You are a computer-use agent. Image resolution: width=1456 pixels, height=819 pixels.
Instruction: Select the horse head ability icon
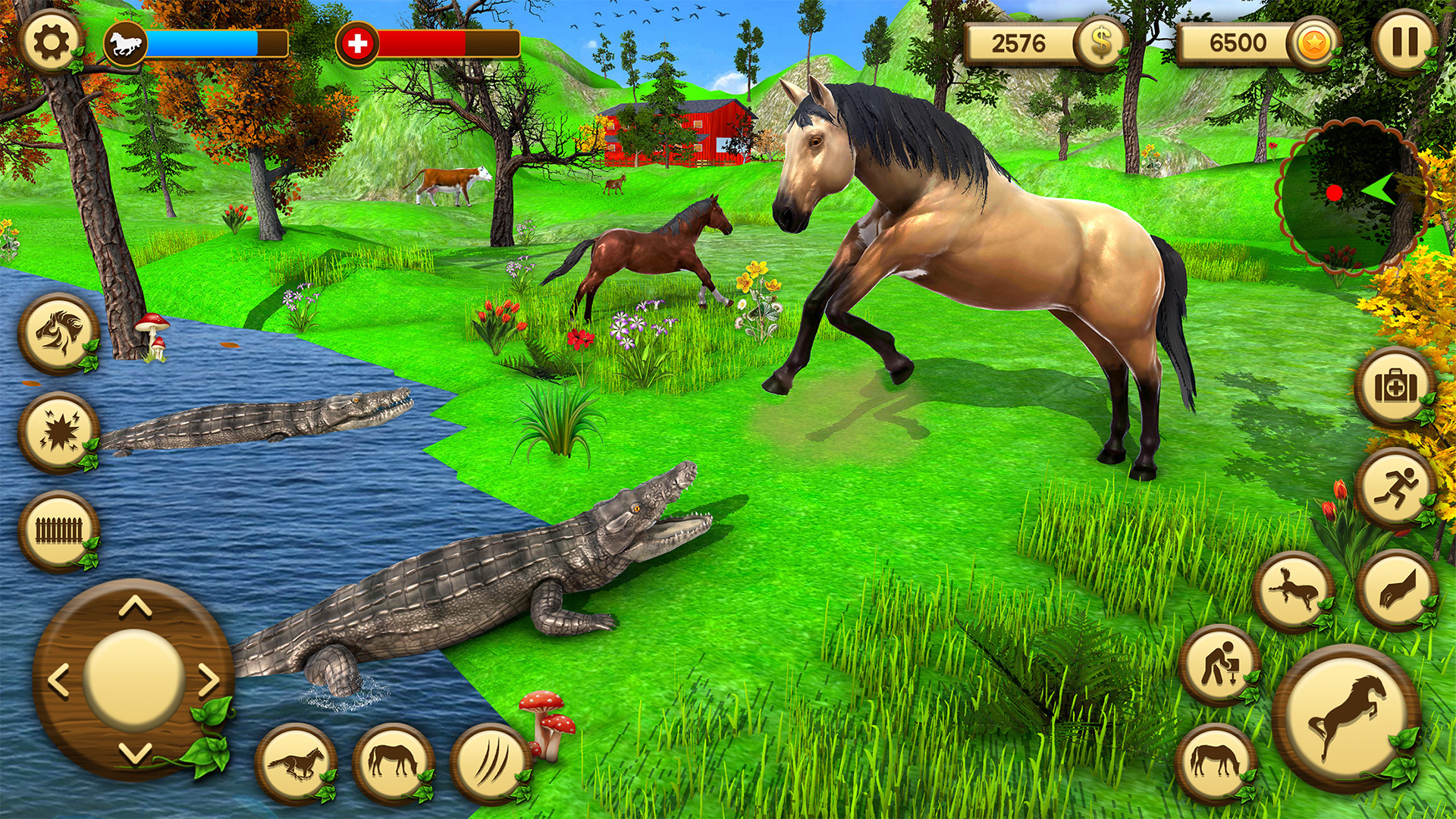(57, 335)
